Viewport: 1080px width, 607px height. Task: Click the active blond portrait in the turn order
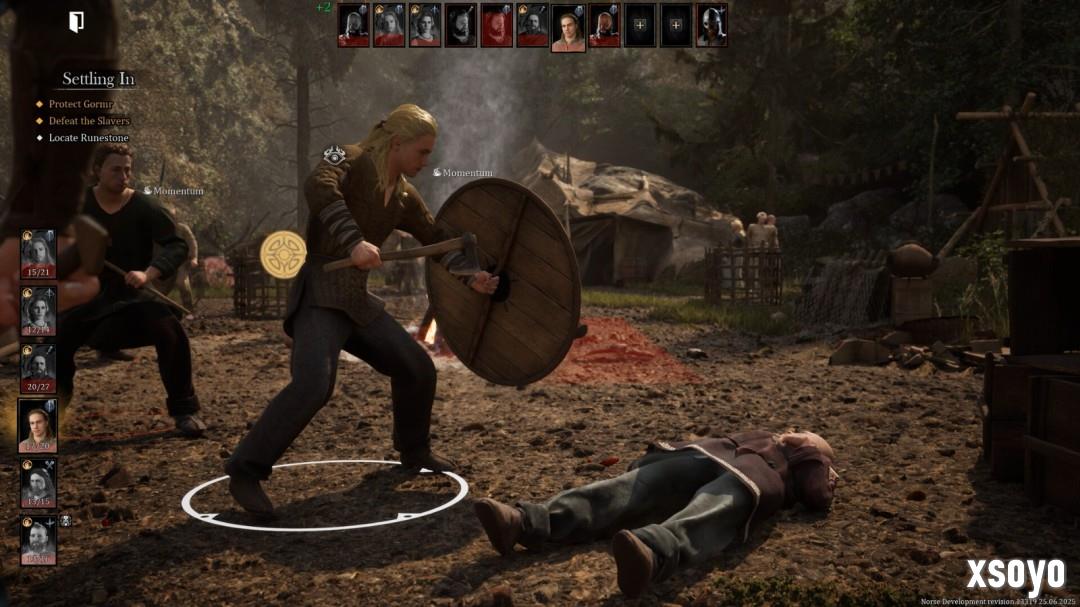568,25
